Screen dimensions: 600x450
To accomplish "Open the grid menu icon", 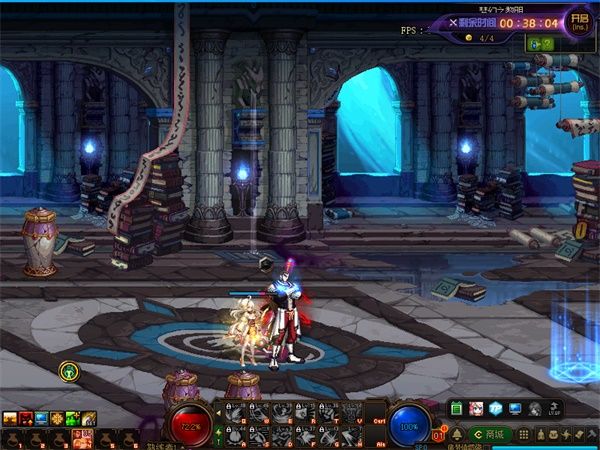I will pyautogui.click(x=522, y=434).
